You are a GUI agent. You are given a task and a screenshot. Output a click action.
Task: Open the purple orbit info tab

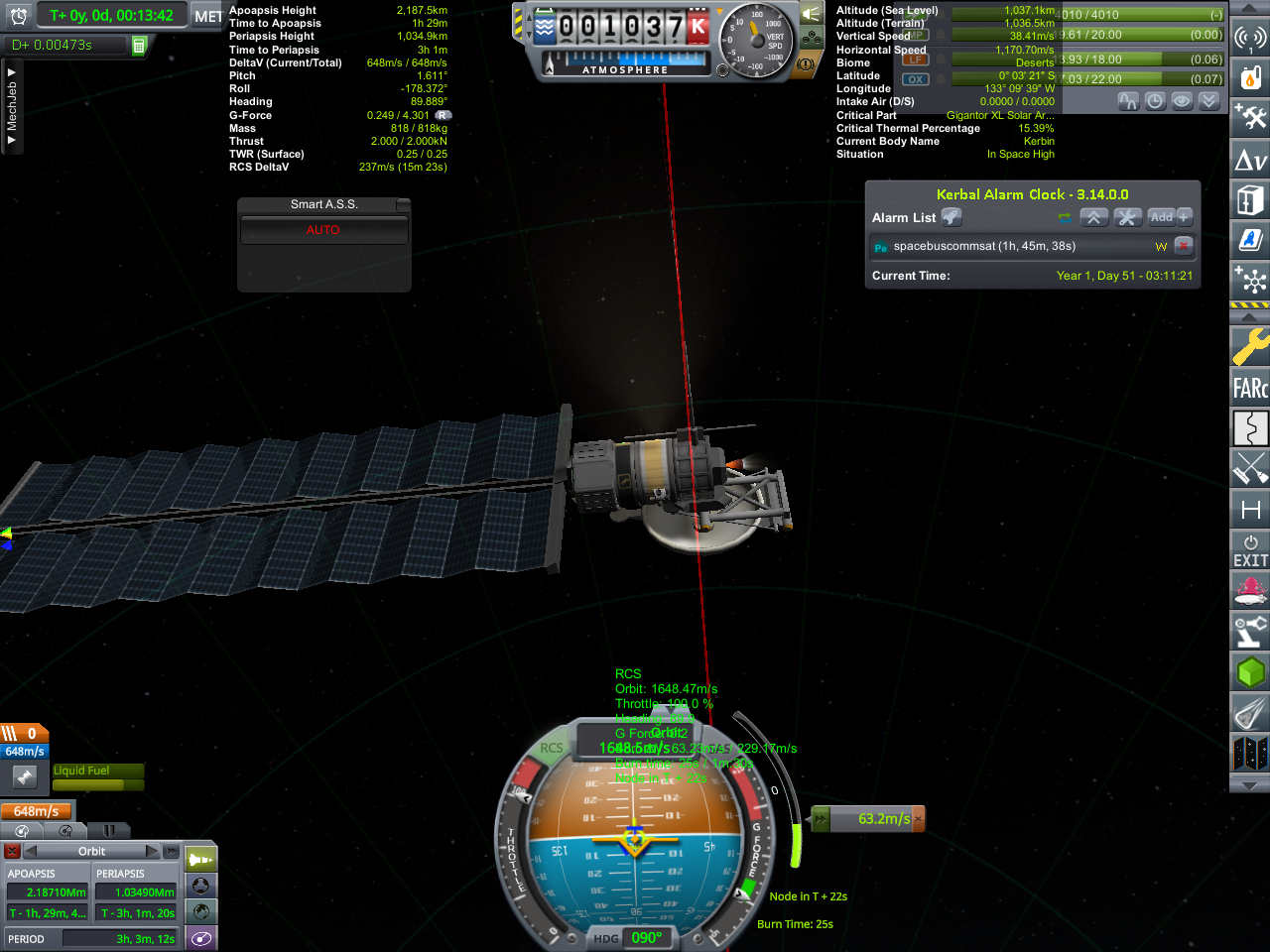tap(201, 938)
